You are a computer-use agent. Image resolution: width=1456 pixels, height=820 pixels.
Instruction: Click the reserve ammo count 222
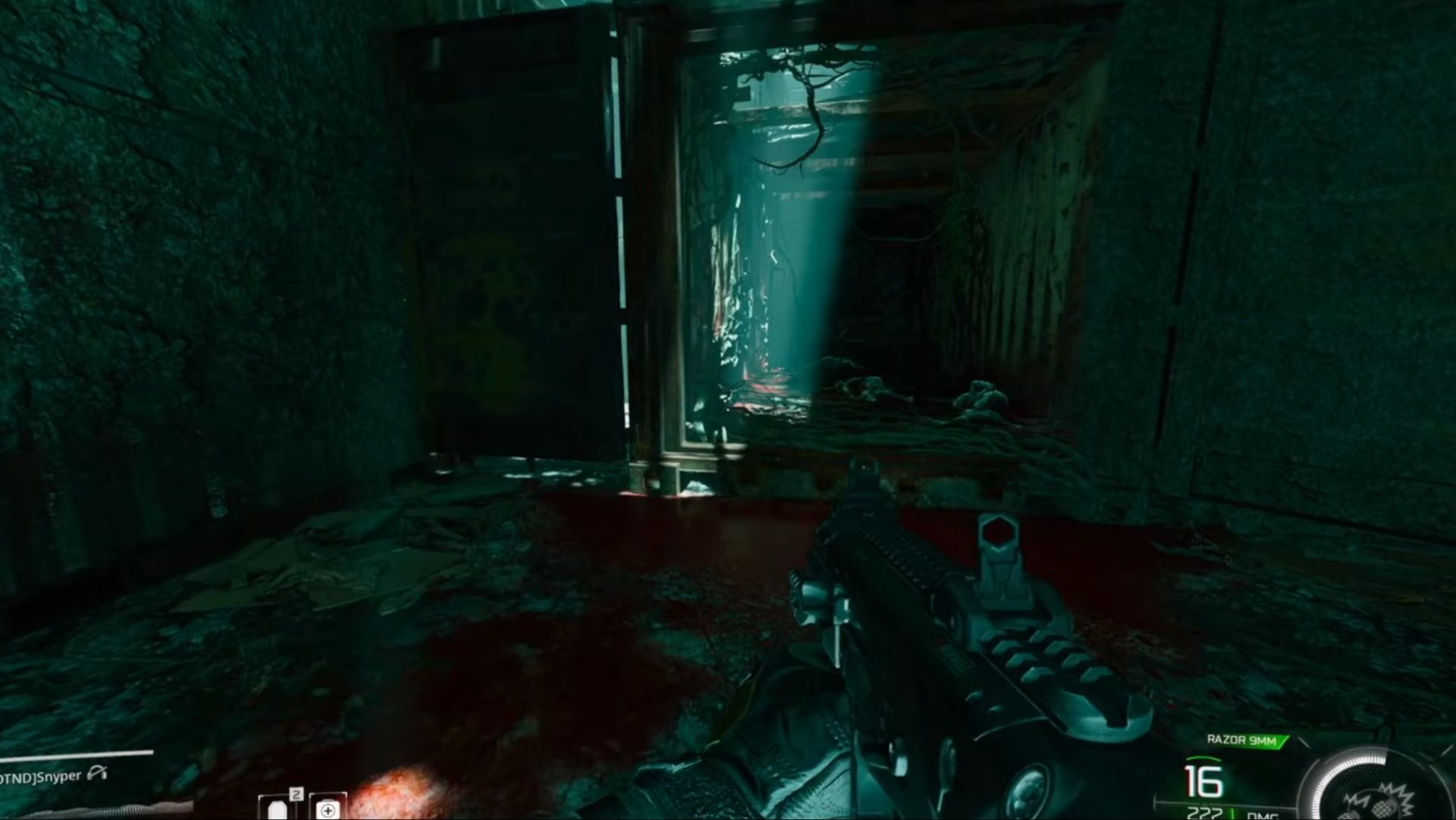[x=1203, y=813]
